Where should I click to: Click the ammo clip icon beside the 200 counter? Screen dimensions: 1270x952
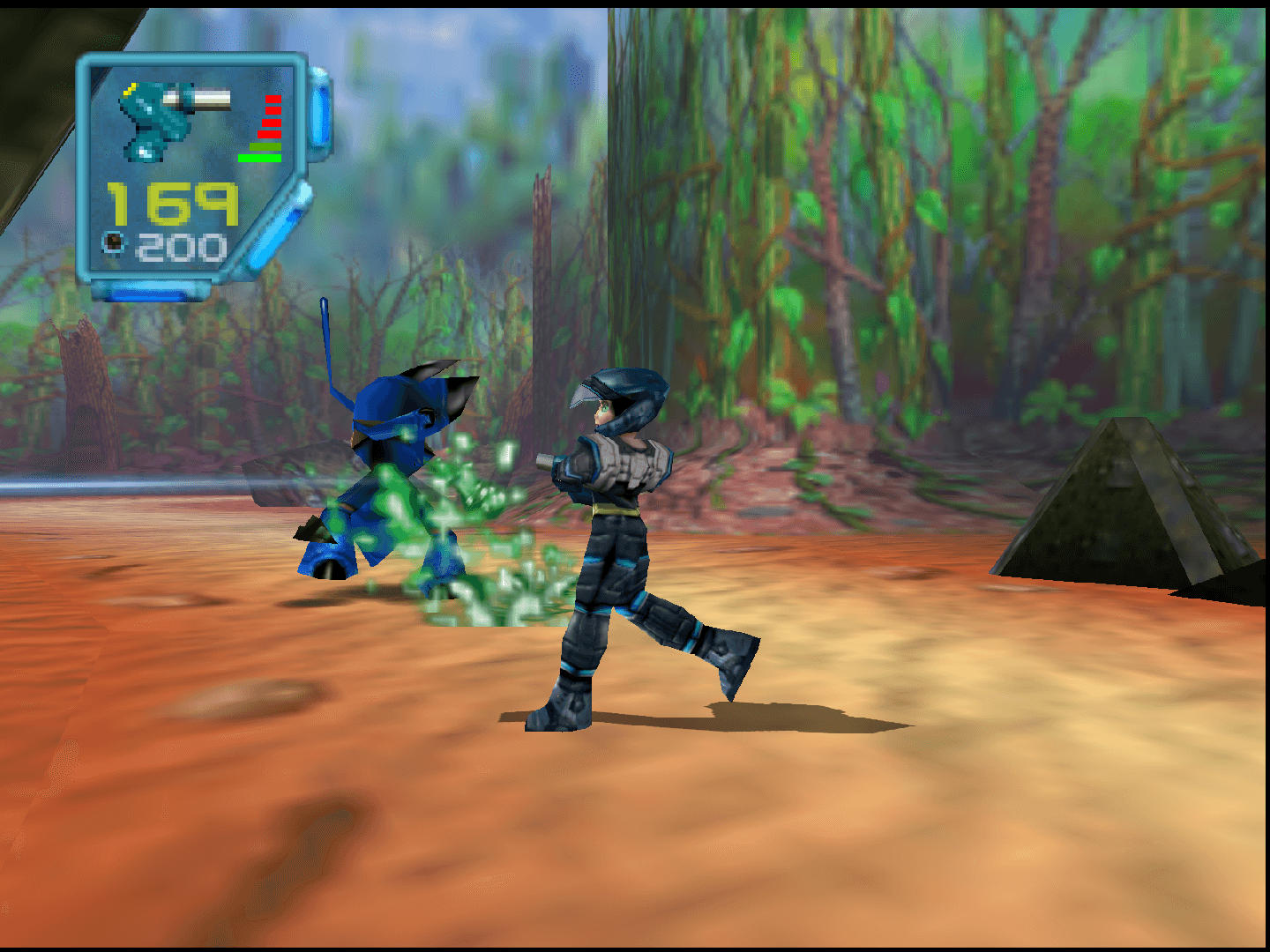tap(114, 242)
